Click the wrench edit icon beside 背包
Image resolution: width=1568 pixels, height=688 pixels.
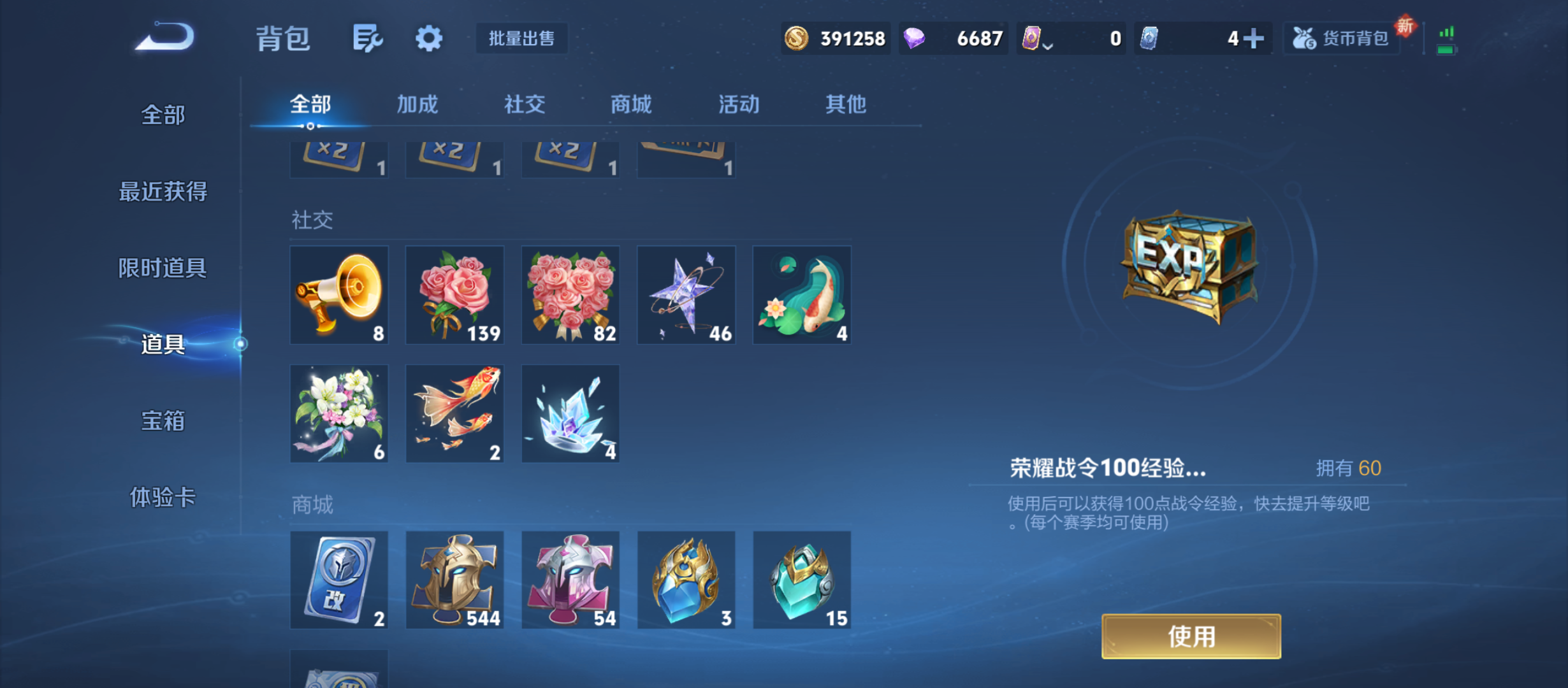tap(367, 38)
